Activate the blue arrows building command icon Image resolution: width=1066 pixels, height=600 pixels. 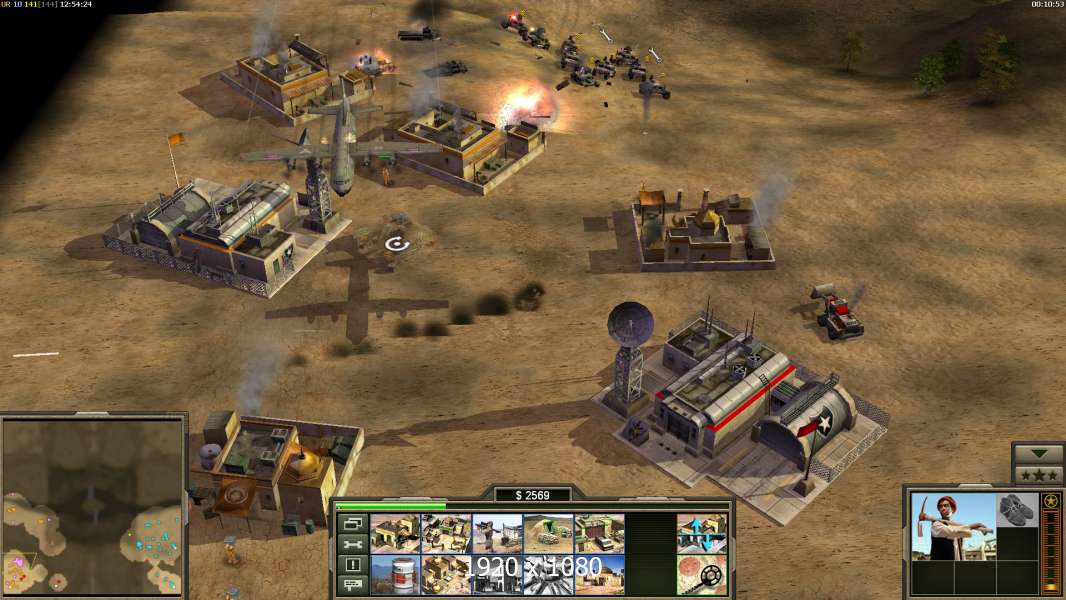coord(701,533)
